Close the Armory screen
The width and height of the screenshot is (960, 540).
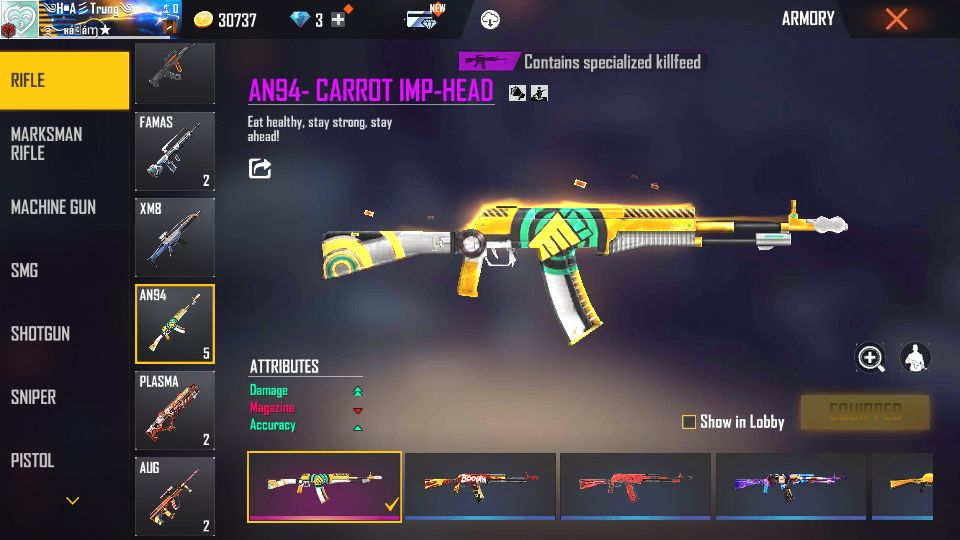[896, 19]
